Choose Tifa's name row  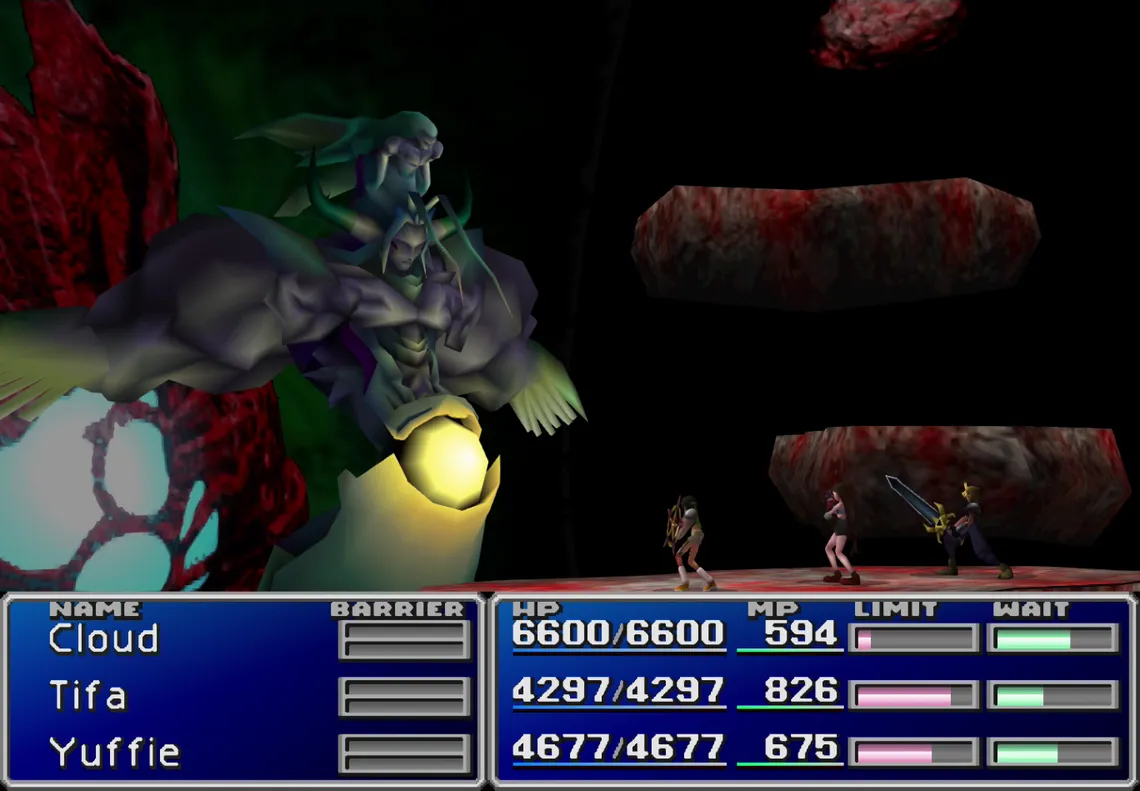click(x=88, y=695)
